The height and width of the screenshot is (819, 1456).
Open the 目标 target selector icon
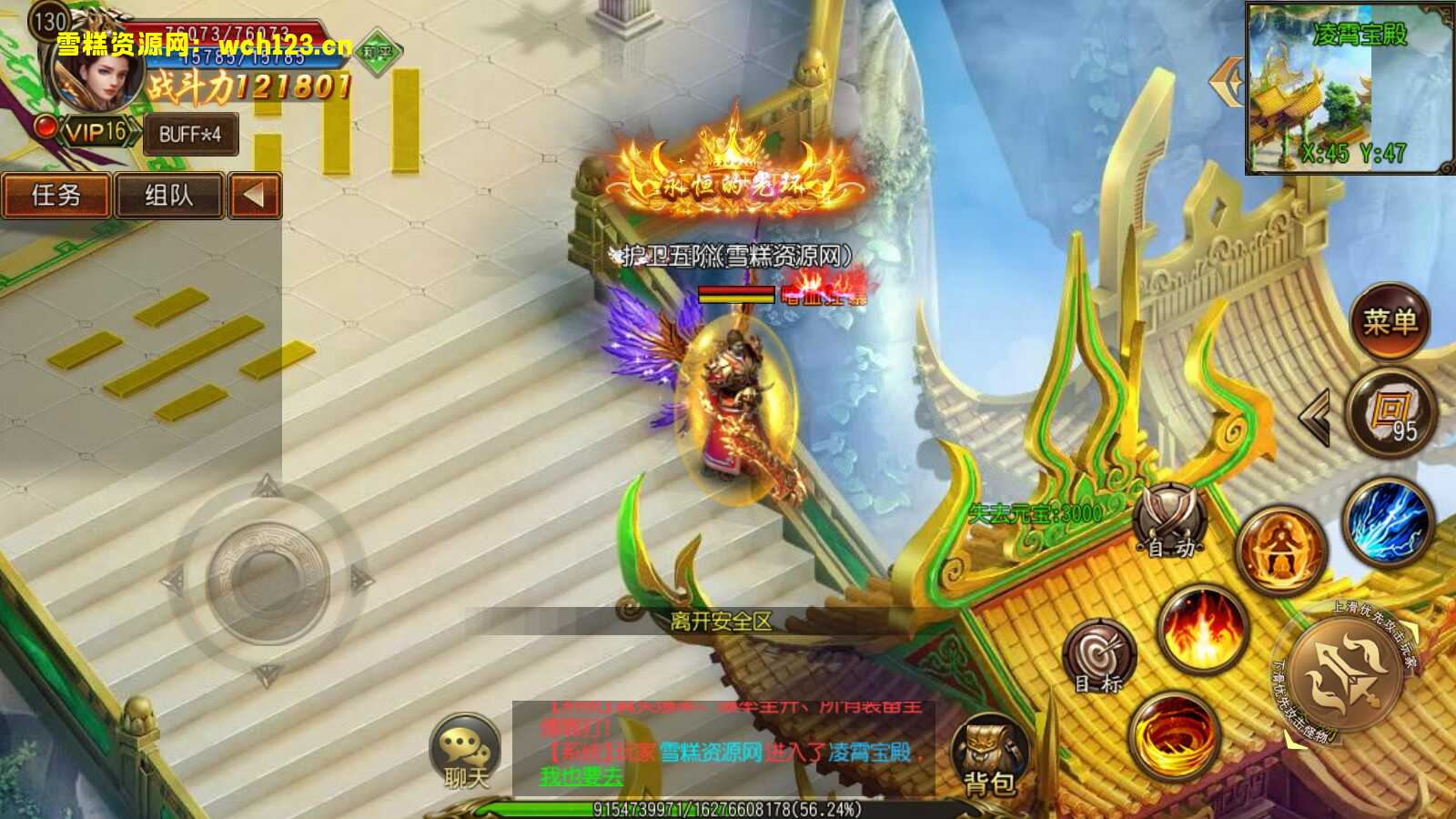click(1100, 652)
